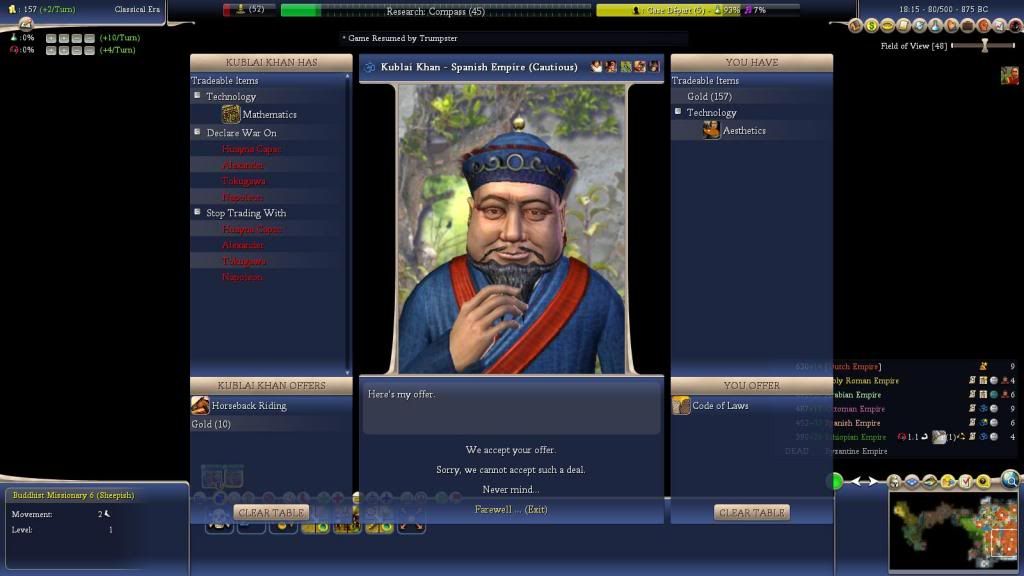Screen dimensions: 1024x576
Task: Select the "Never mind..." dialogue option
Action: click(x=510, y=490)
